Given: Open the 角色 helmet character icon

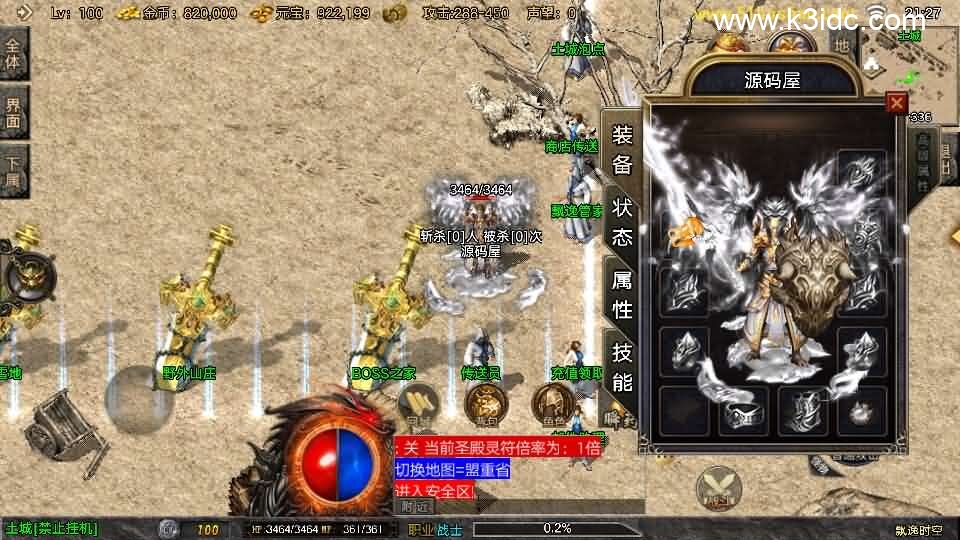Looking at the screenshot, I should 550,403.
